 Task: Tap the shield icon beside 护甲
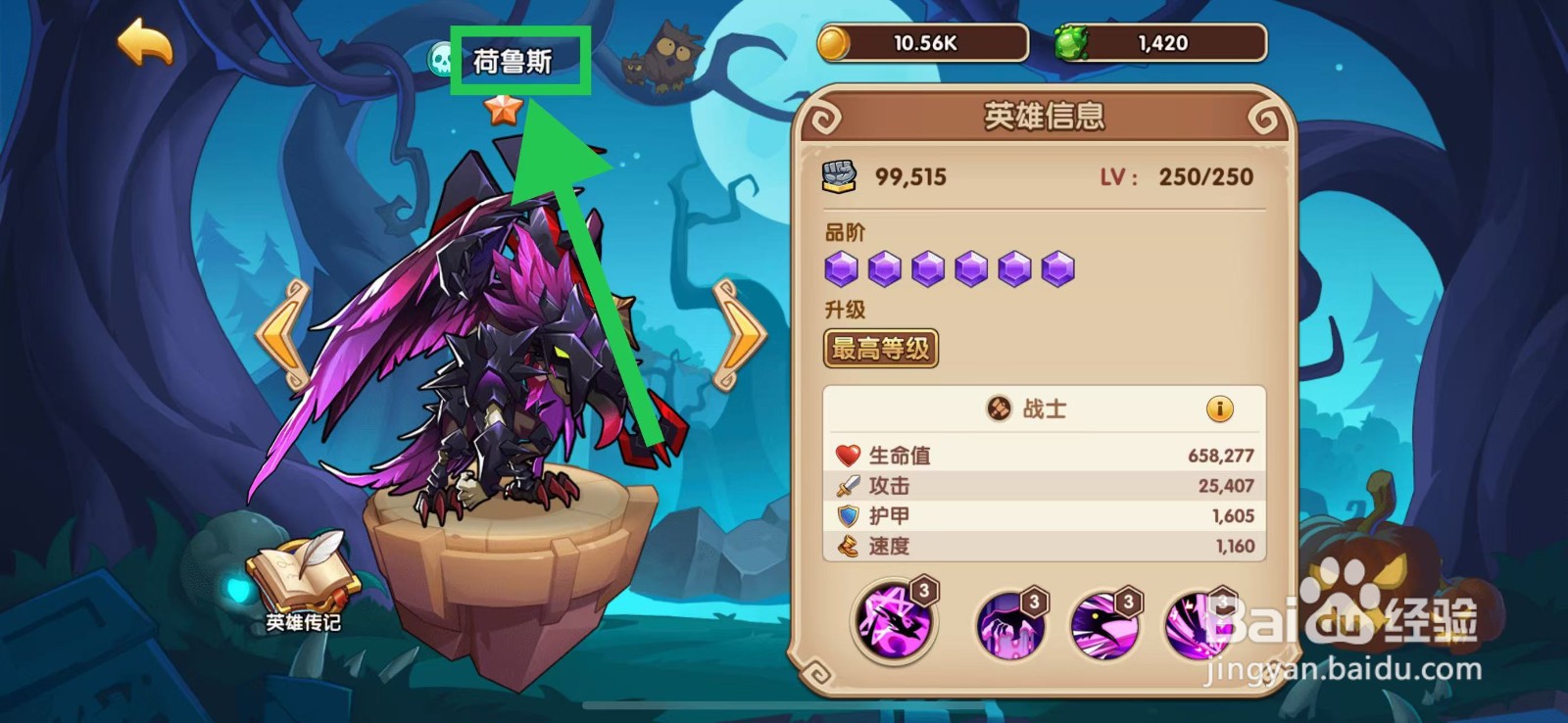pyautogui.click(x=849, y=516)
